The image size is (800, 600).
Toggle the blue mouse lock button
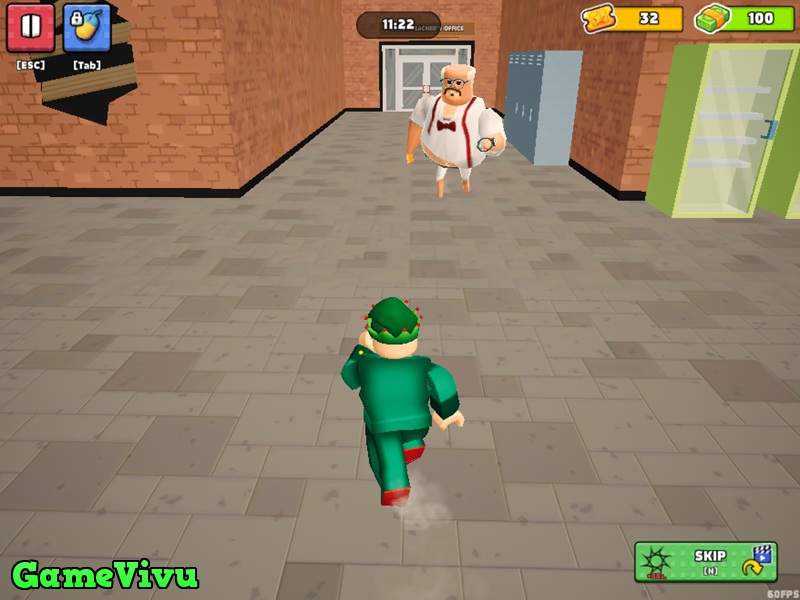pos(87,28)
